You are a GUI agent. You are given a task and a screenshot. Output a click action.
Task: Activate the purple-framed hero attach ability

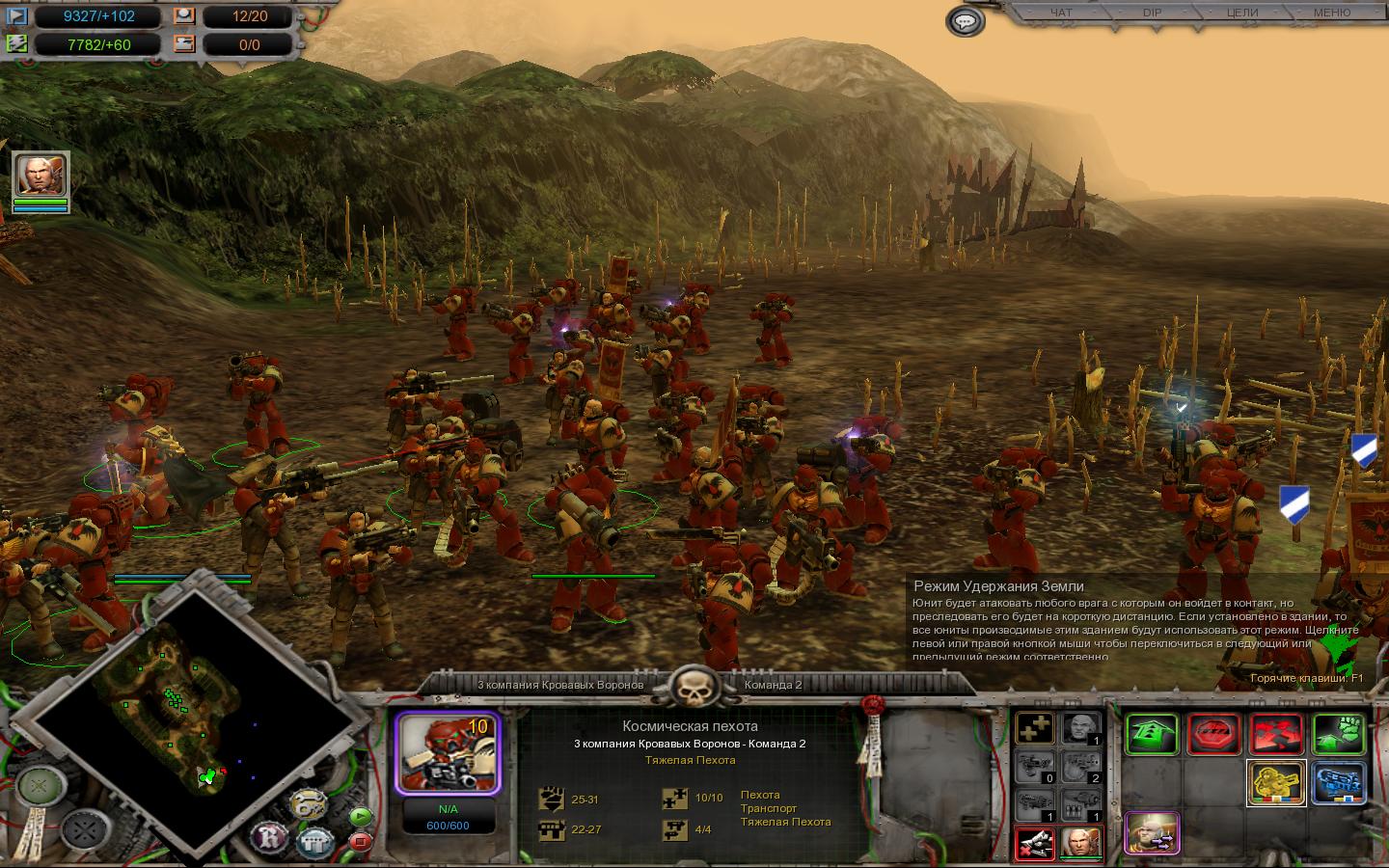(1152, 833)
